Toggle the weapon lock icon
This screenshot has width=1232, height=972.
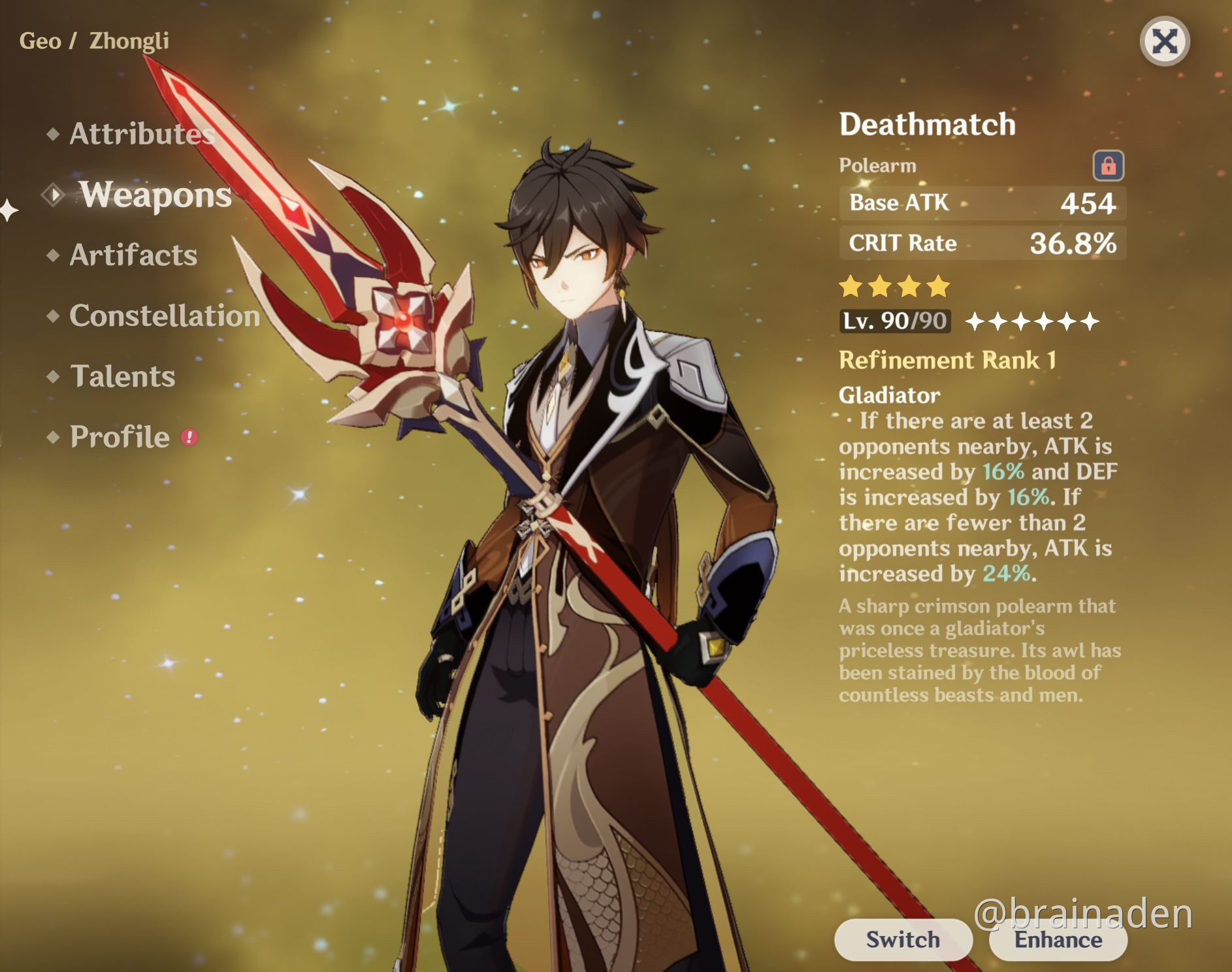point(1108,165)
